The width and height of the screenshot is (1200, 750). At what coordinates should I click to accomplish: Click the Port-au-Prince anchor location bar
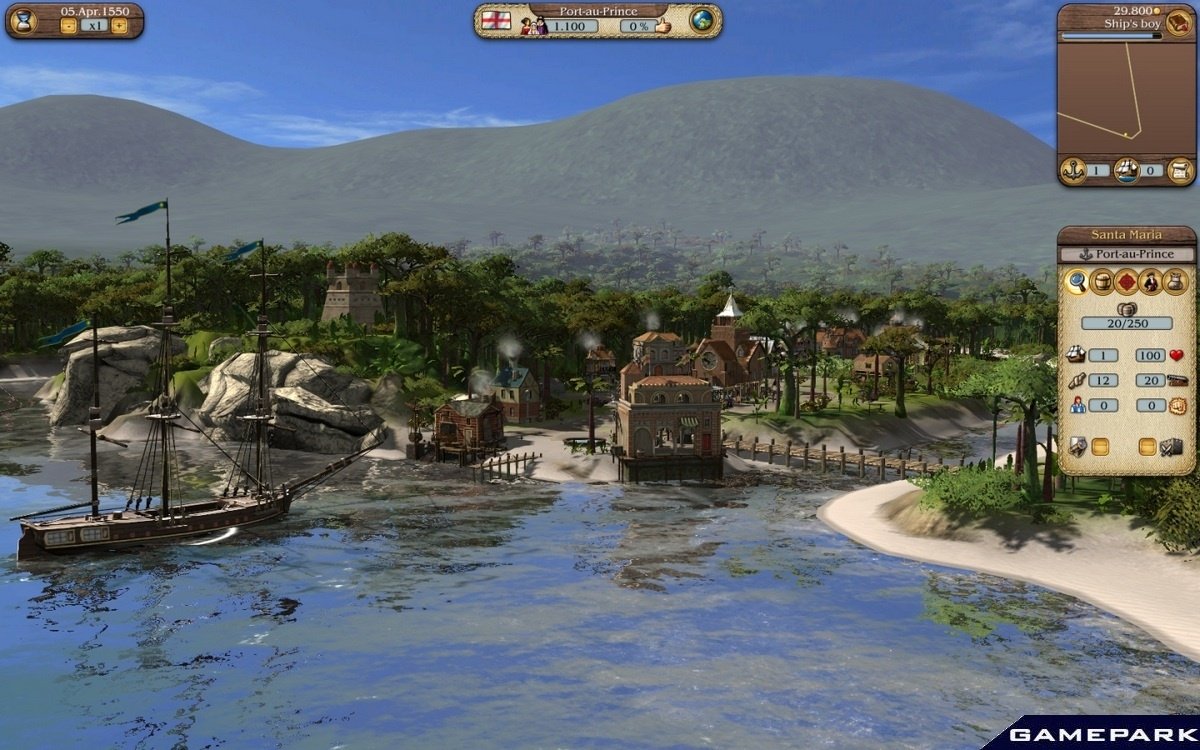(x=1126, y=254)
